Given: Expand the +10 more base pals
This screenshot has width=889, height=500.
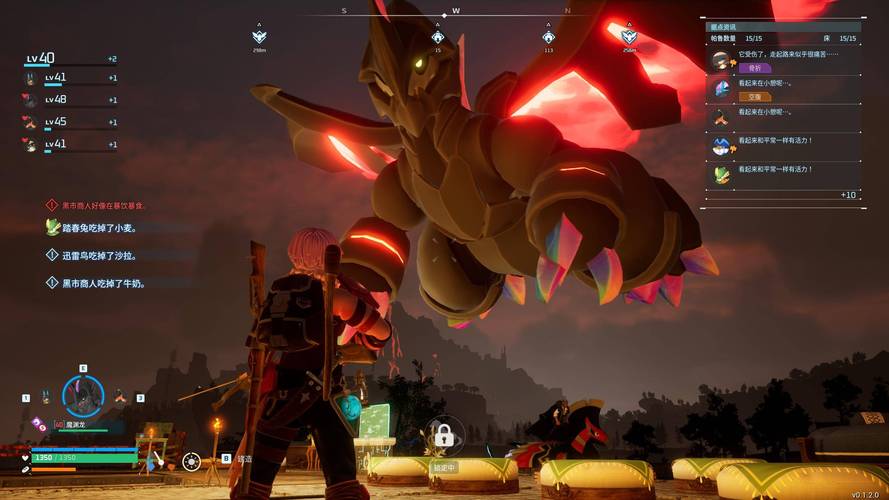Looking at the screenshot, I should point(848,195).
